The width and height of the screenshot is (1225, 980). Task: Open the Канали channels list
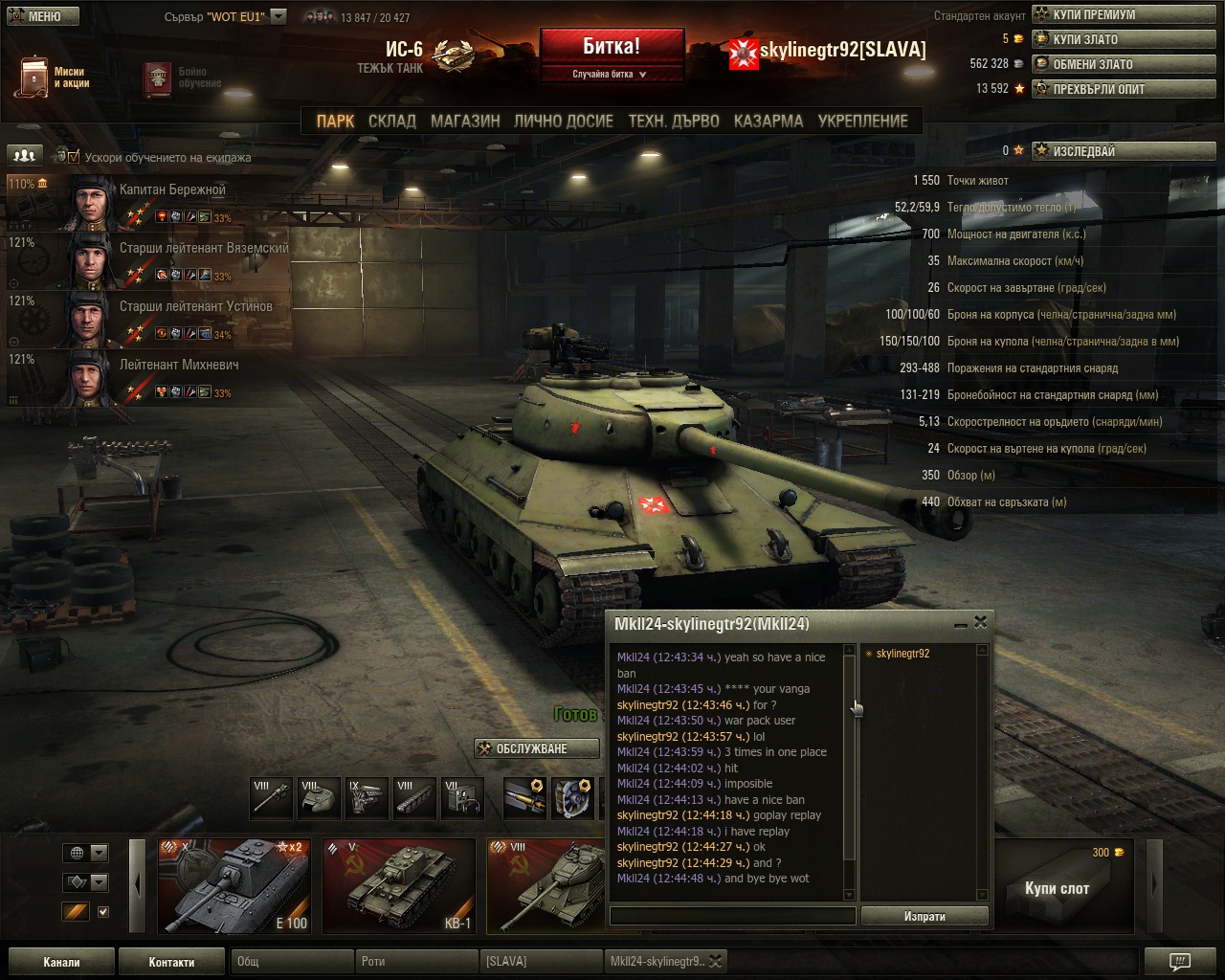pos(61,962)
